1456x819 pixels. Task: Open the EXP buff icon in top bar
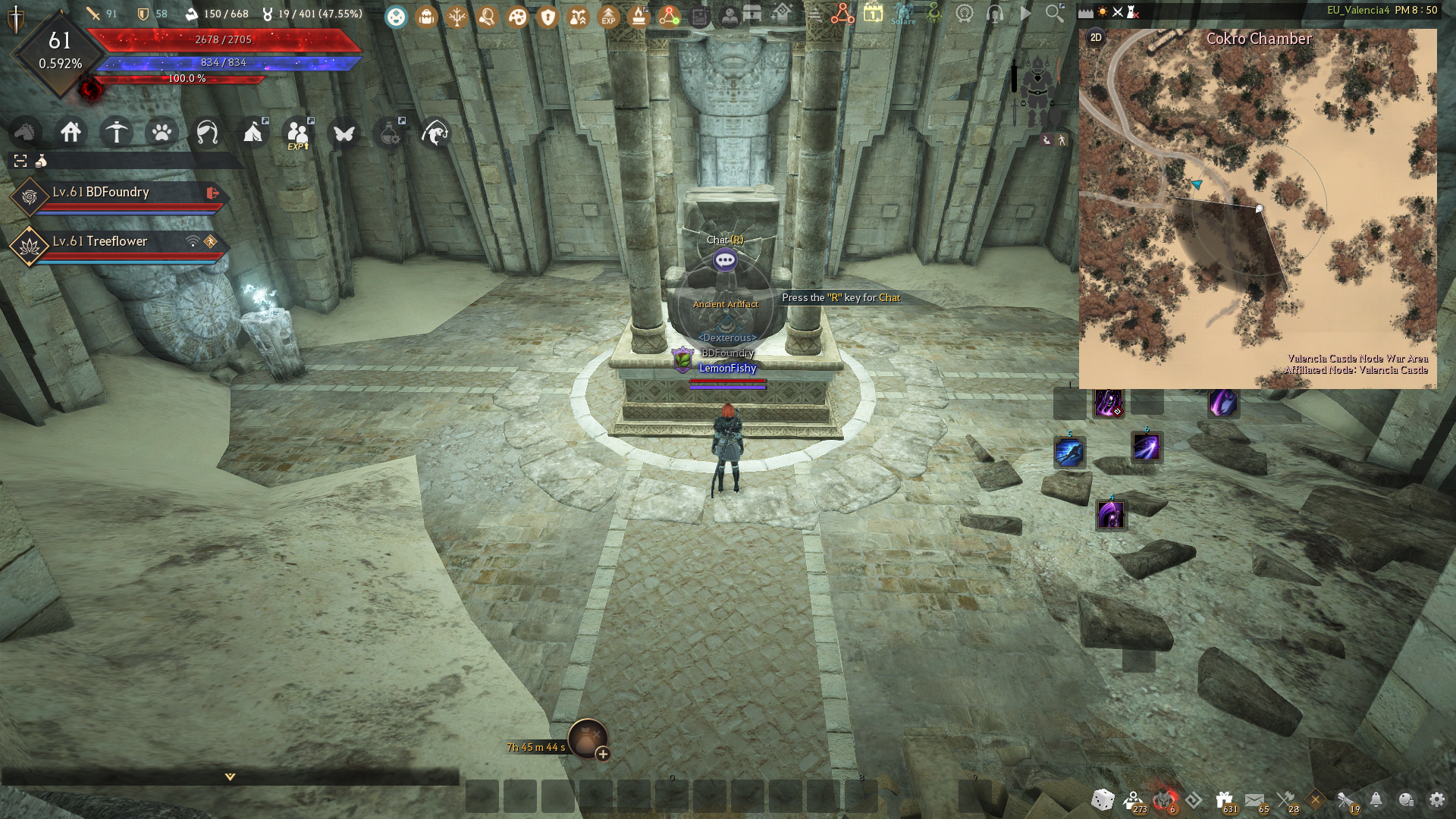coord(608,16)
